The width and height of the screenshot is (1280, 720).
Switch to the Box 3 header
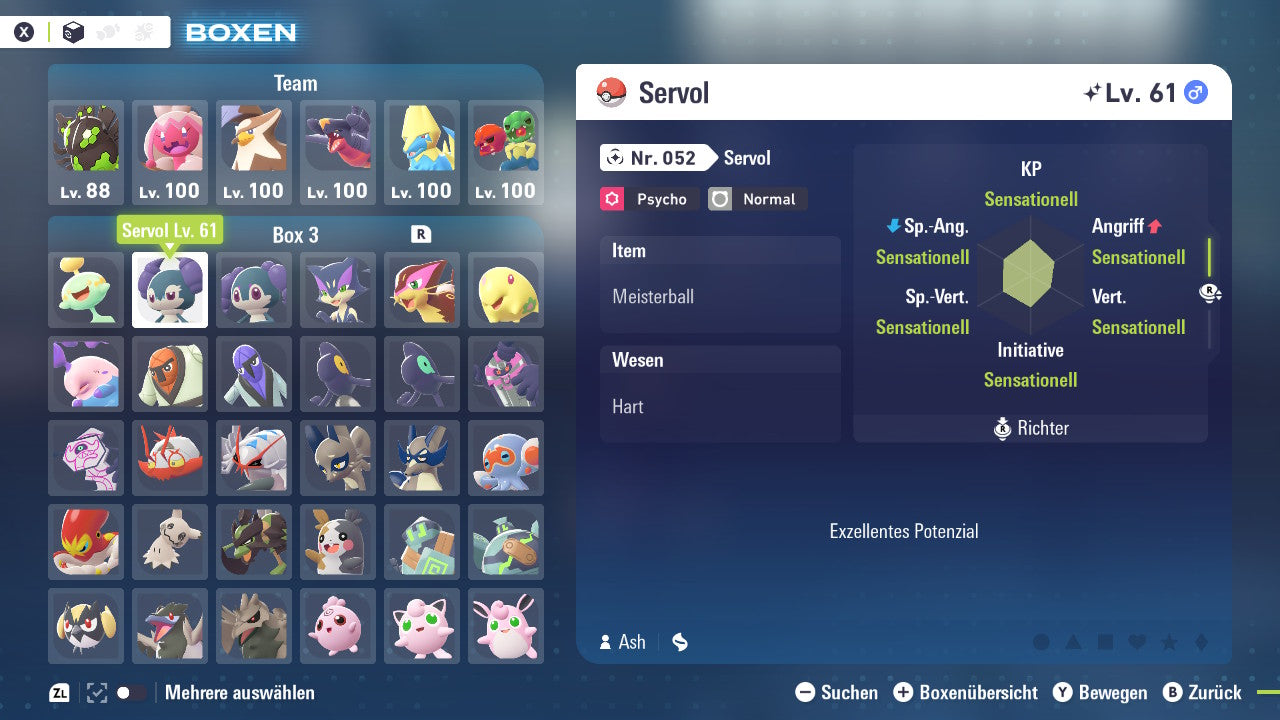point(295,235)
